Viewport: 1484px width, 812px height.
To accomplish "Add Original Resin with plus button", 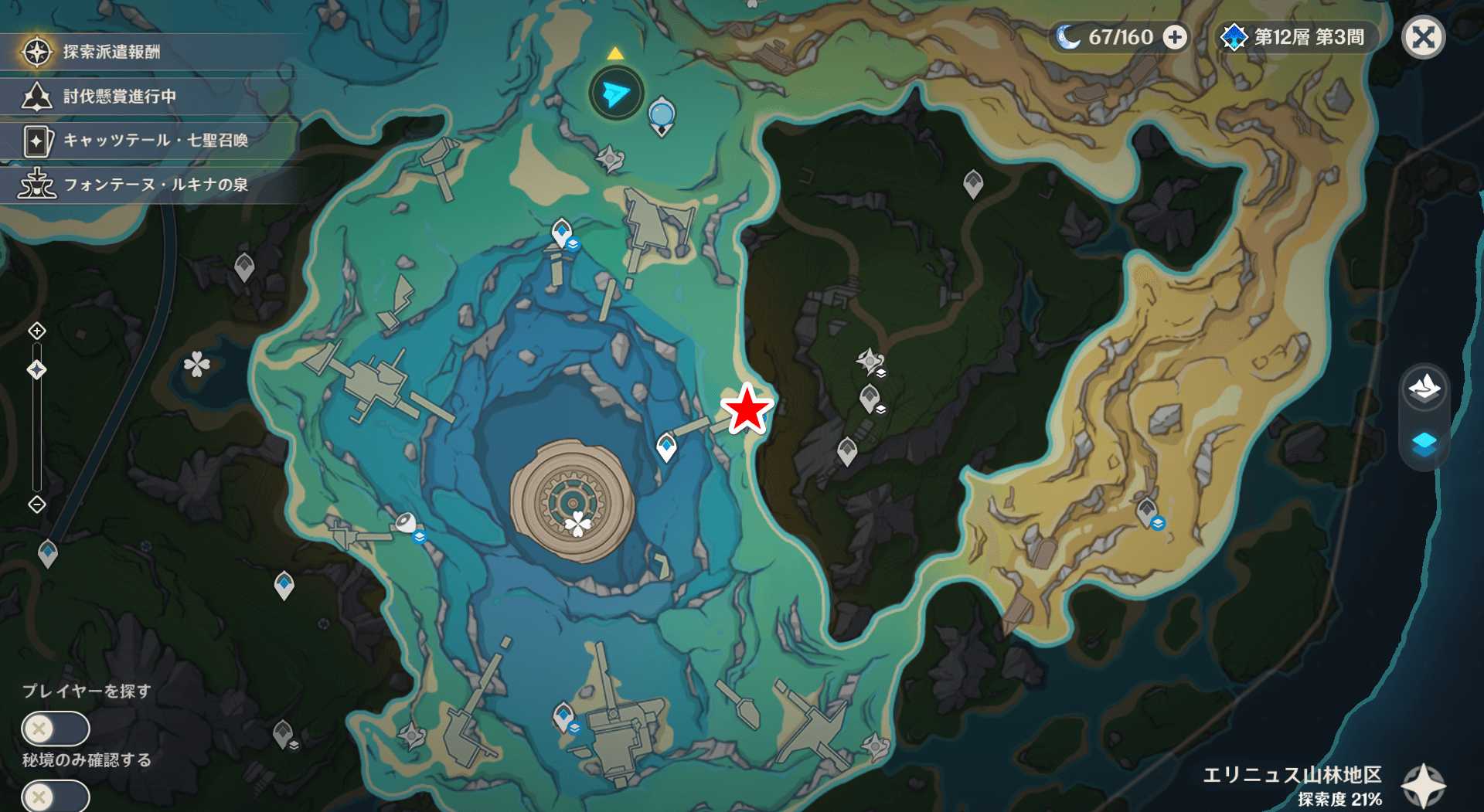I will pyautogui.click(x=1175, y=37).
